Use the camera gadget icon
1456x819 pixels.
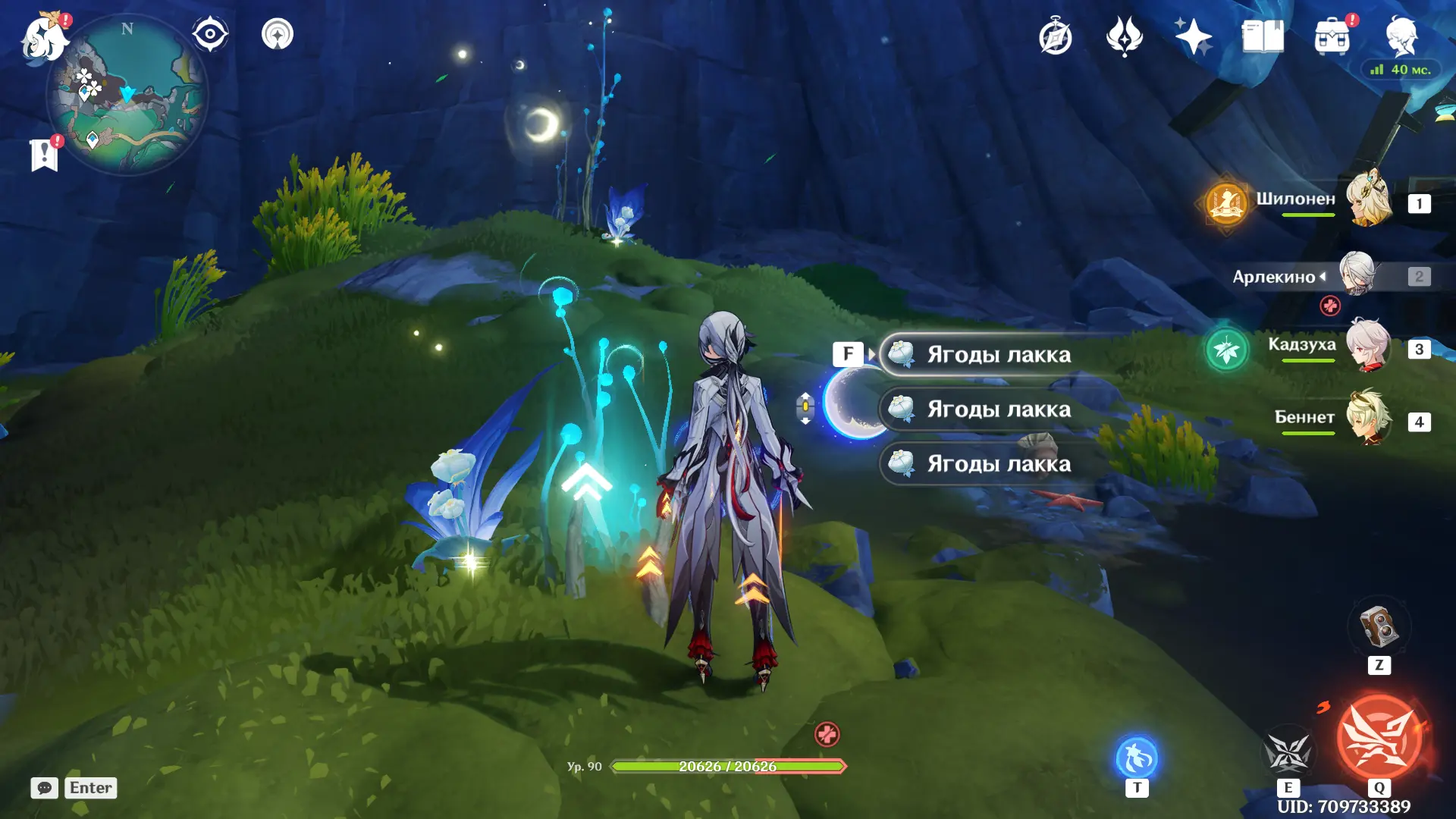tap(1379, 626)
